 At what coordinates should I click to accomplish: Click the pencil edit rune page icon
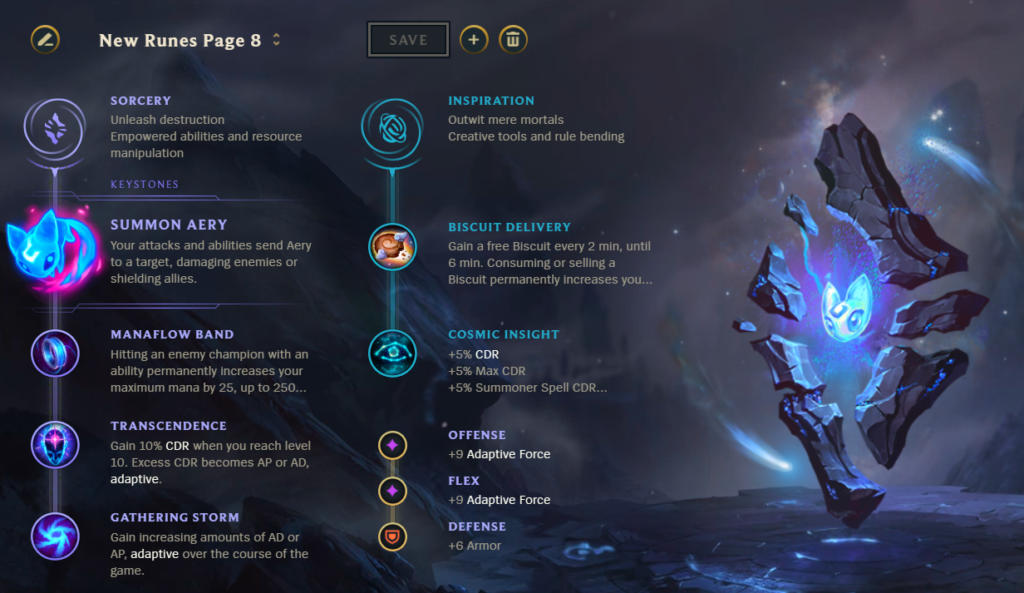click(x=45, y=40)
